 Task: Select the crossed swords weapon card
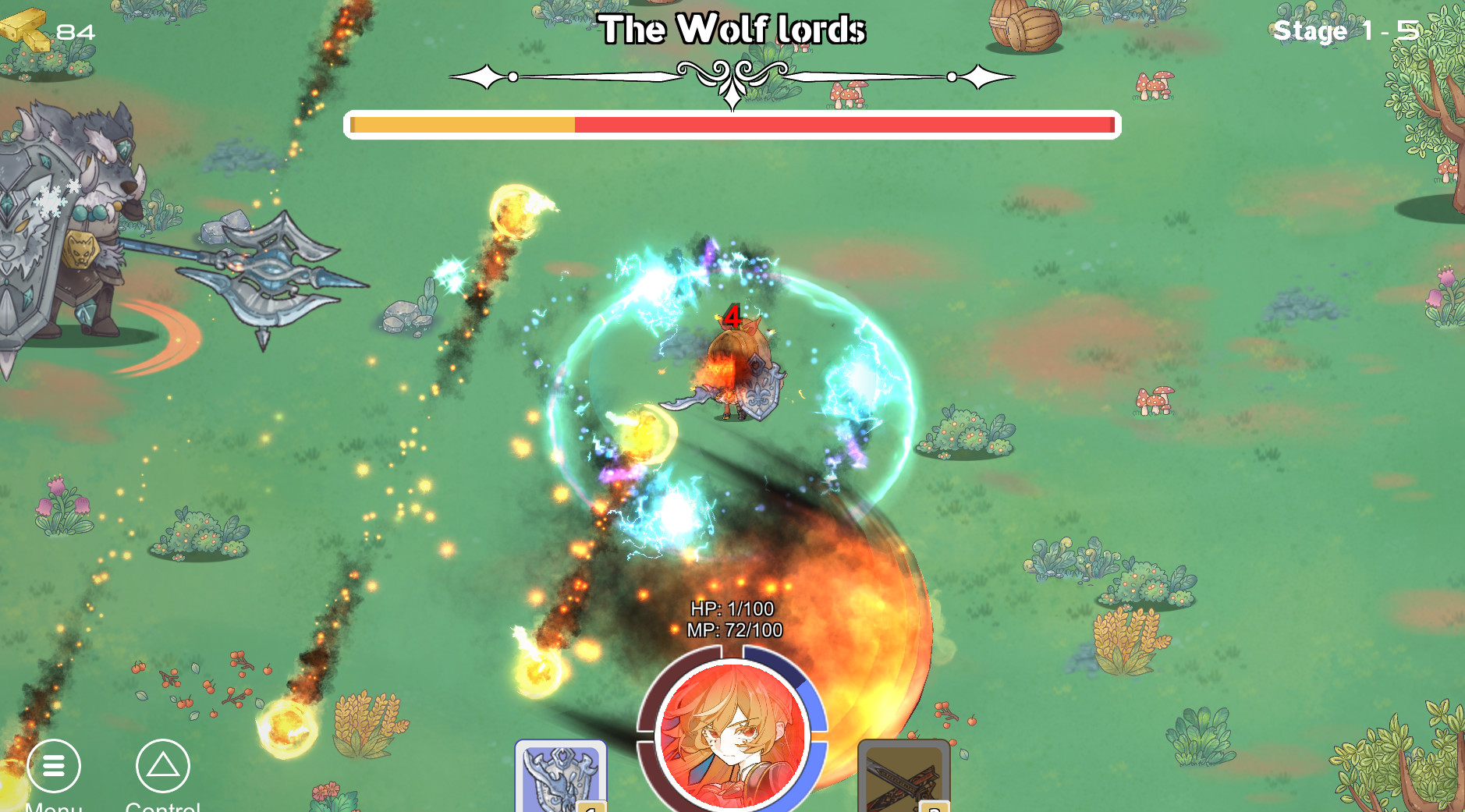pos(905,780)
